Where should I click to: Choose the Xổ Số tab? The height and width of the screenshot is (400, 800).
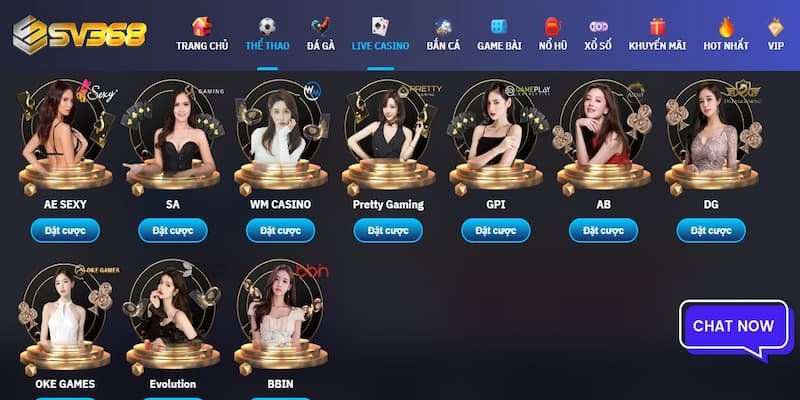tap(599, 35)
